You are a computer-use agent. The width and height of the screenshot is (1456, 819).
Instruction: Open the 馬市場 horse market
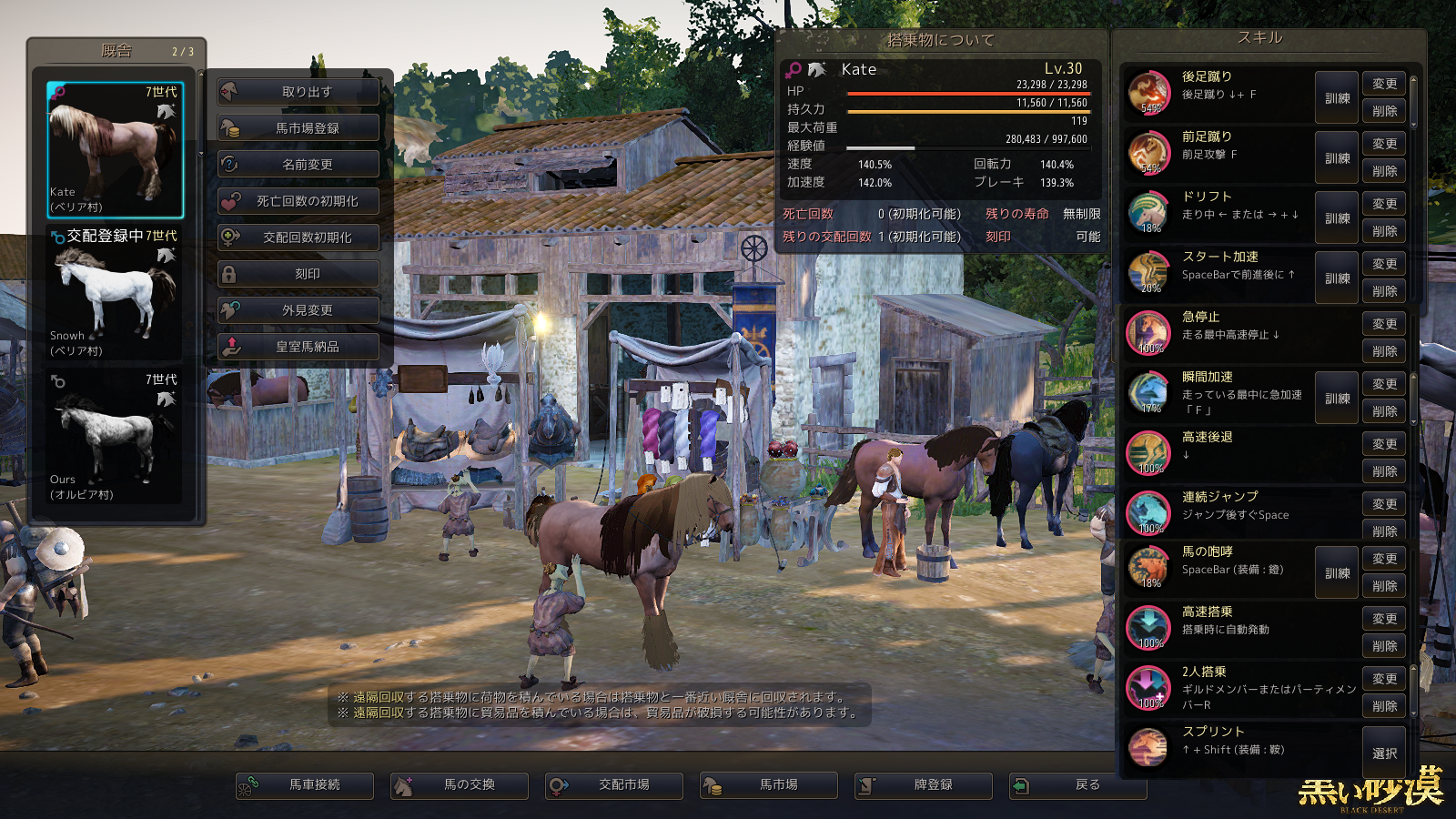click(x=769, y=784)
